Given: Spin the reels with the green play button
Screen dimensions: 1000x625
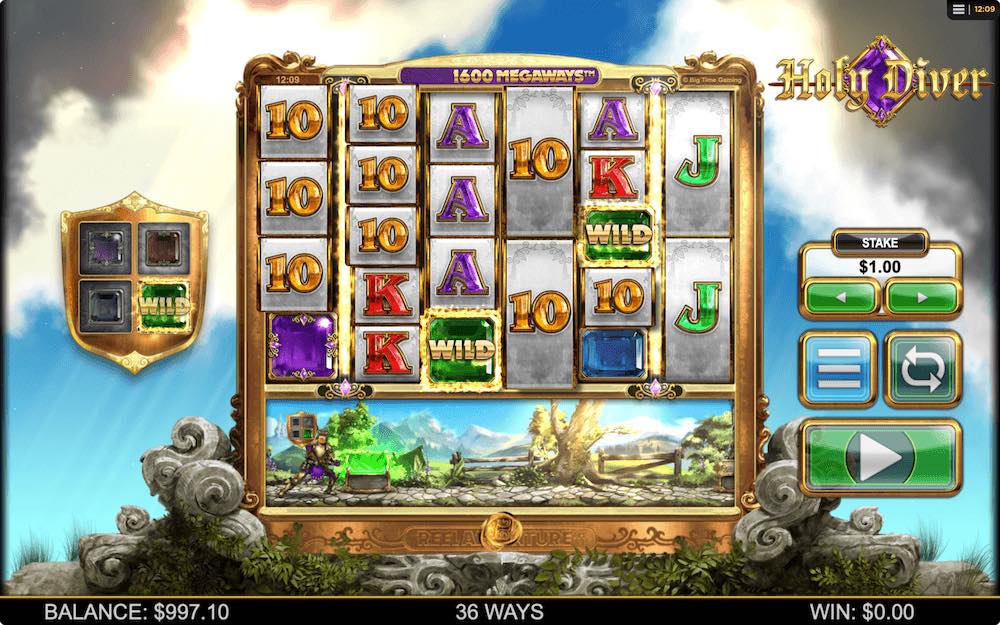Looking at the screenshot, I should tap(881, 459).
